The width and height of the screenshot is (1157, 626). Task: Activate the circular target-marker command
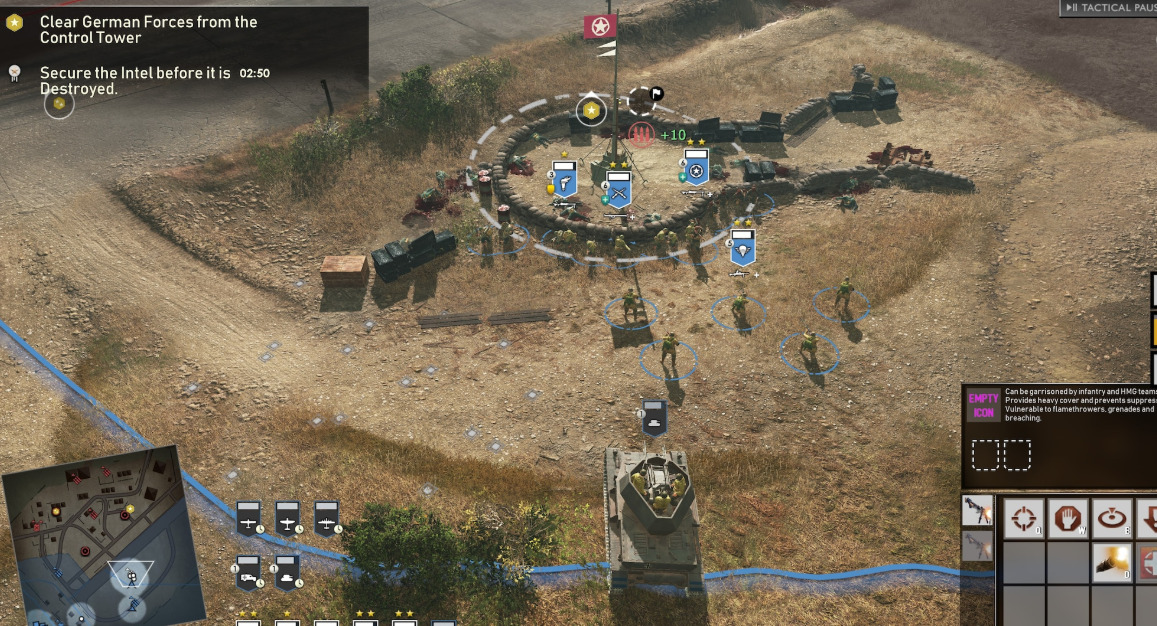[x=1112, y=519]
